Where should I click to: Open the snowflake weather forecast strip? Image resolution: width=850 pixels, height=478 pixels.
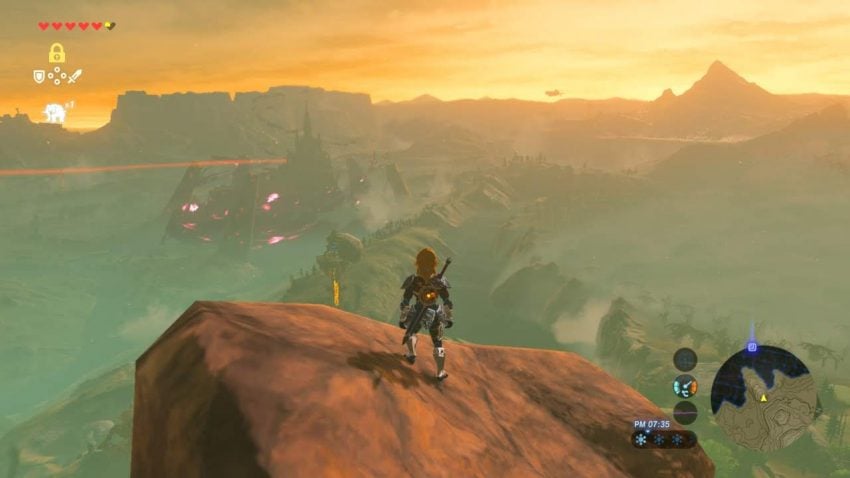[x=662, y=439]
